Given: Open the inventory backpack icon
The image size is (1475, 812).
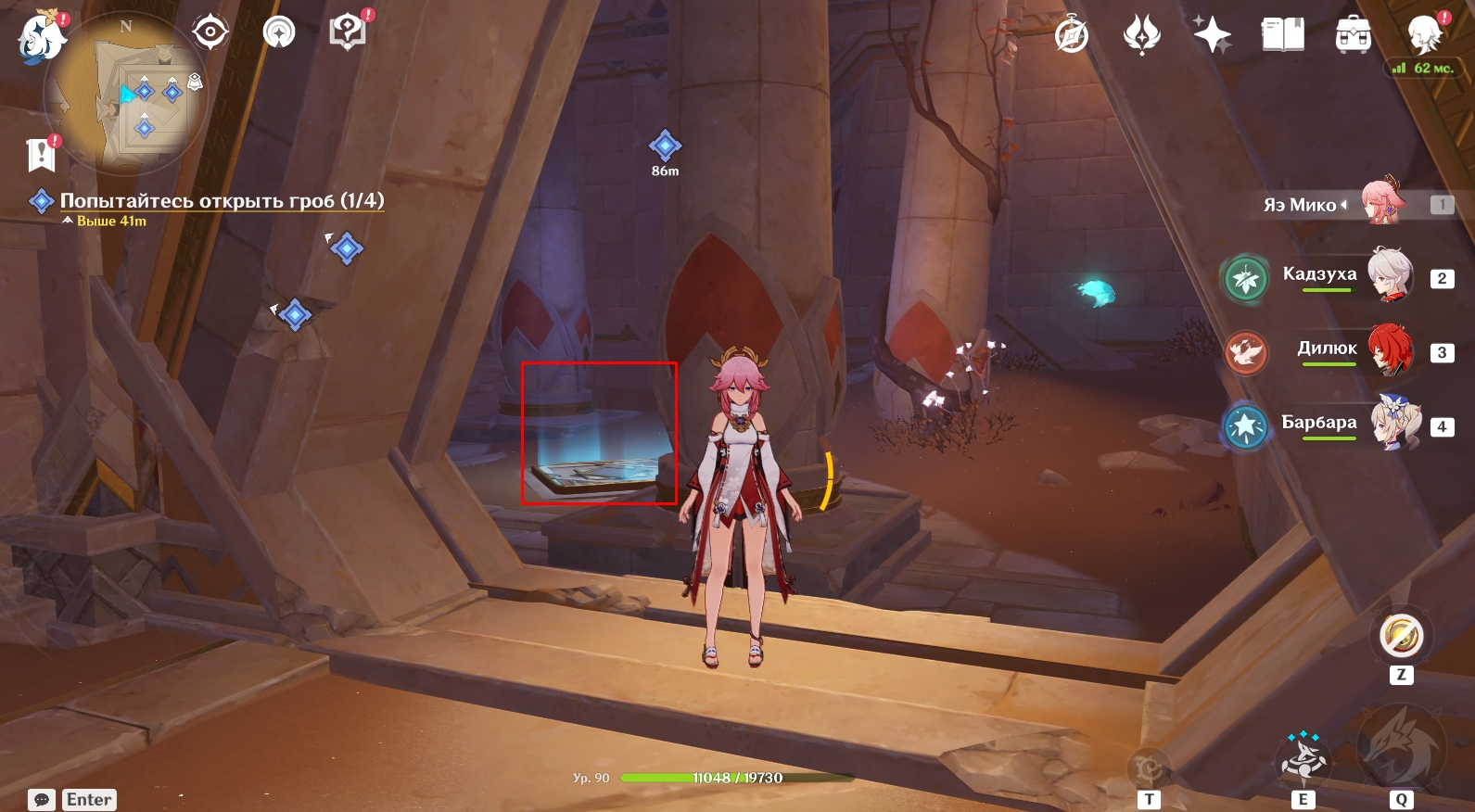Looking at the screenshot, I should pos(1354,35).
